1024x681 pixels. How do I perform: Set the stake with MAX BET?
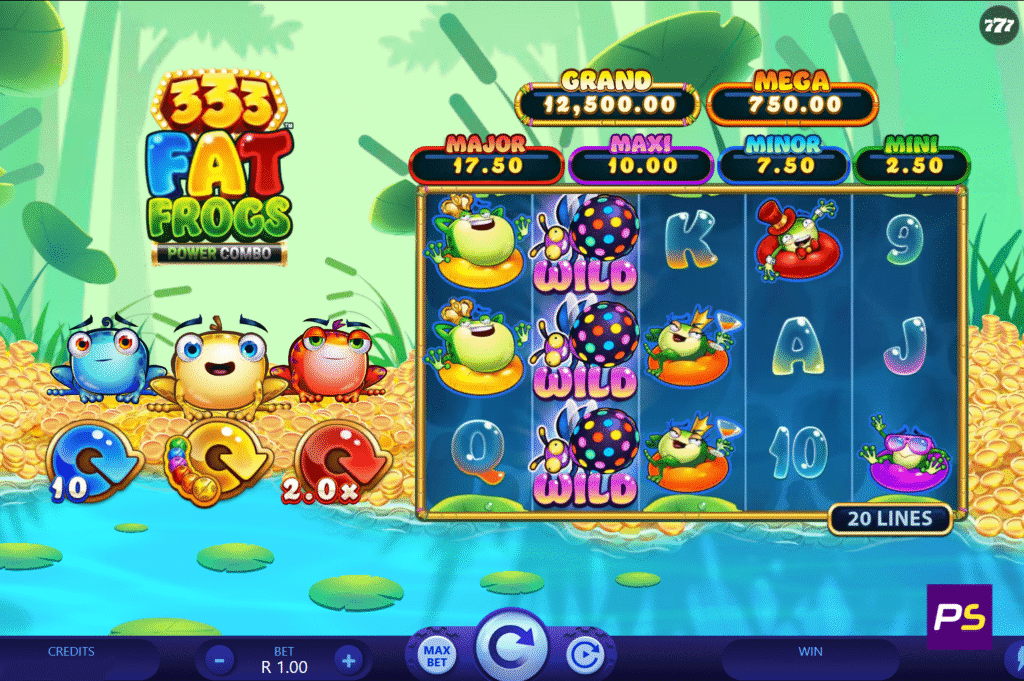coord(439,657)
